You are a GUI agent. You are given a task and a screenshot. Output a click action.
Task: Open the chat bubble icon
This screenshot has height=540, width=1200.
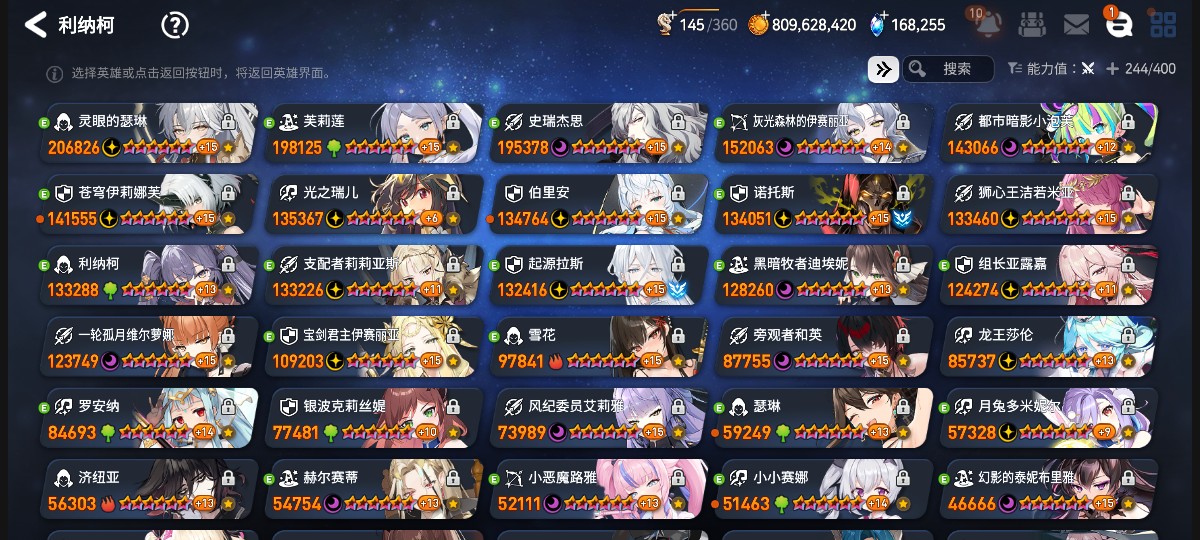pos(1119,25)
